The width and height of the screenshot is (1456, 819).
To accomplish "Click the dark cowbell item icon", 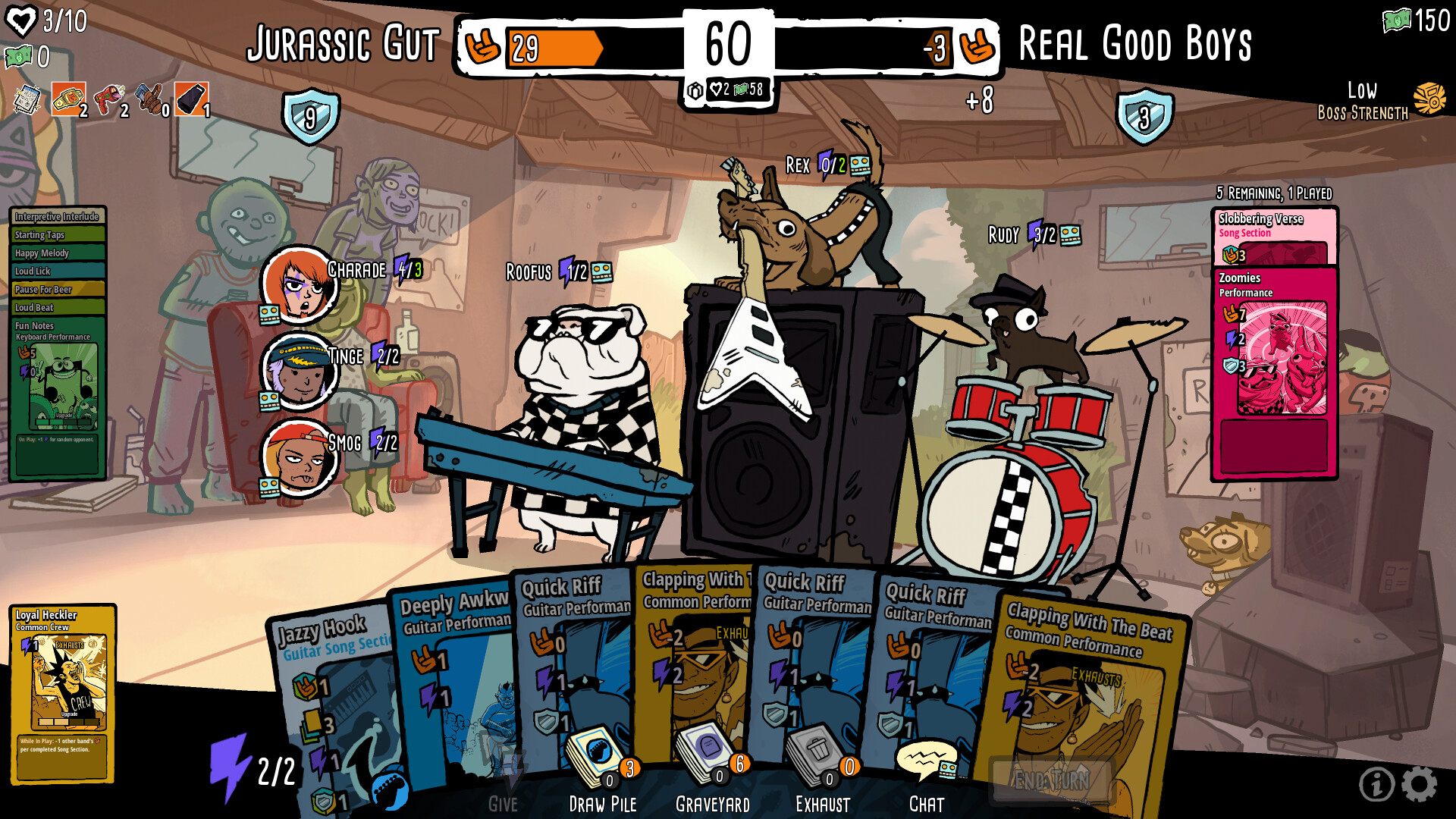I will point(190,99).
